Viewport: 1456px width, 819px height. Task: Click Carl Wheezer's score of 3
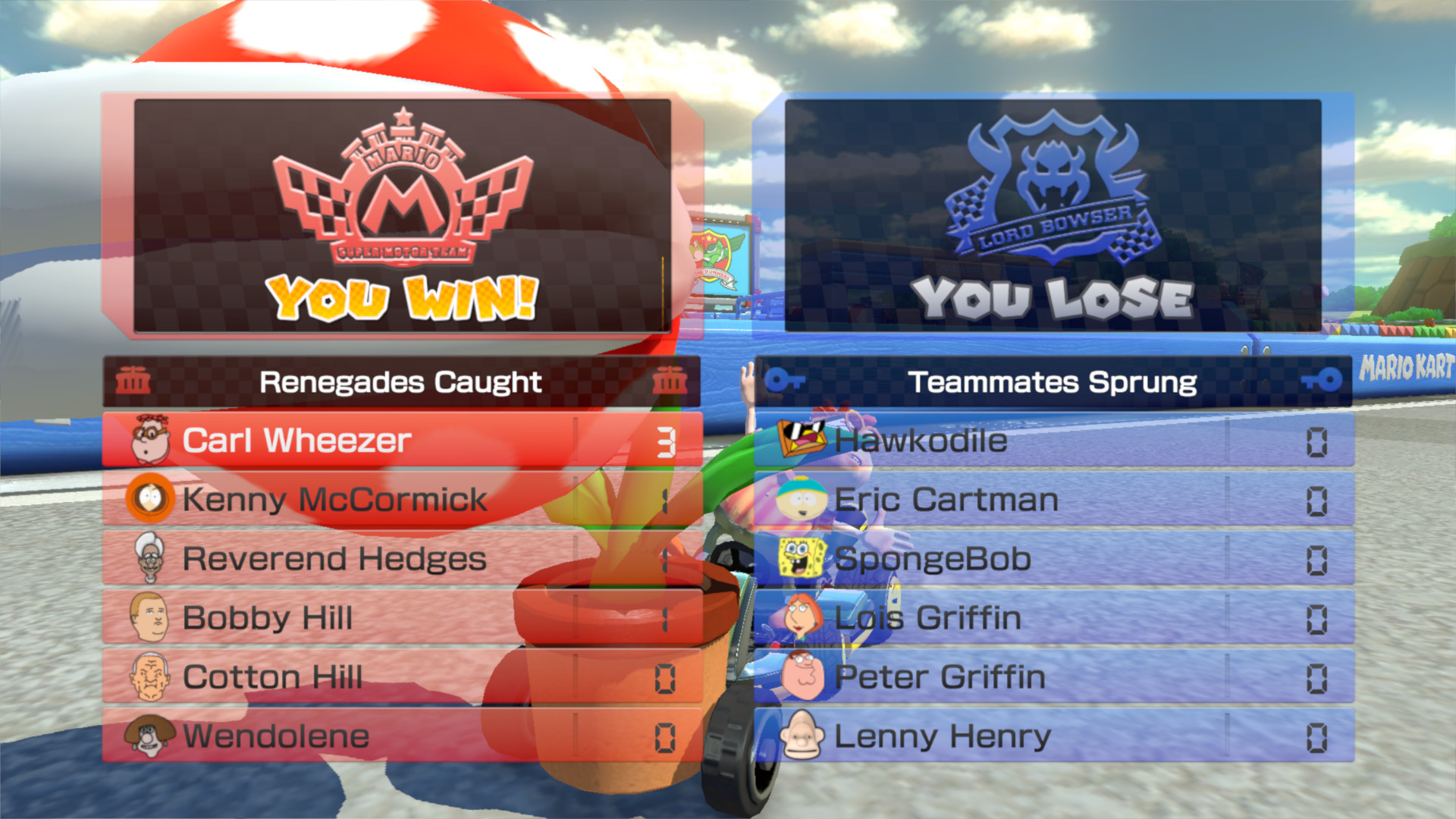[x=664, y=440]
